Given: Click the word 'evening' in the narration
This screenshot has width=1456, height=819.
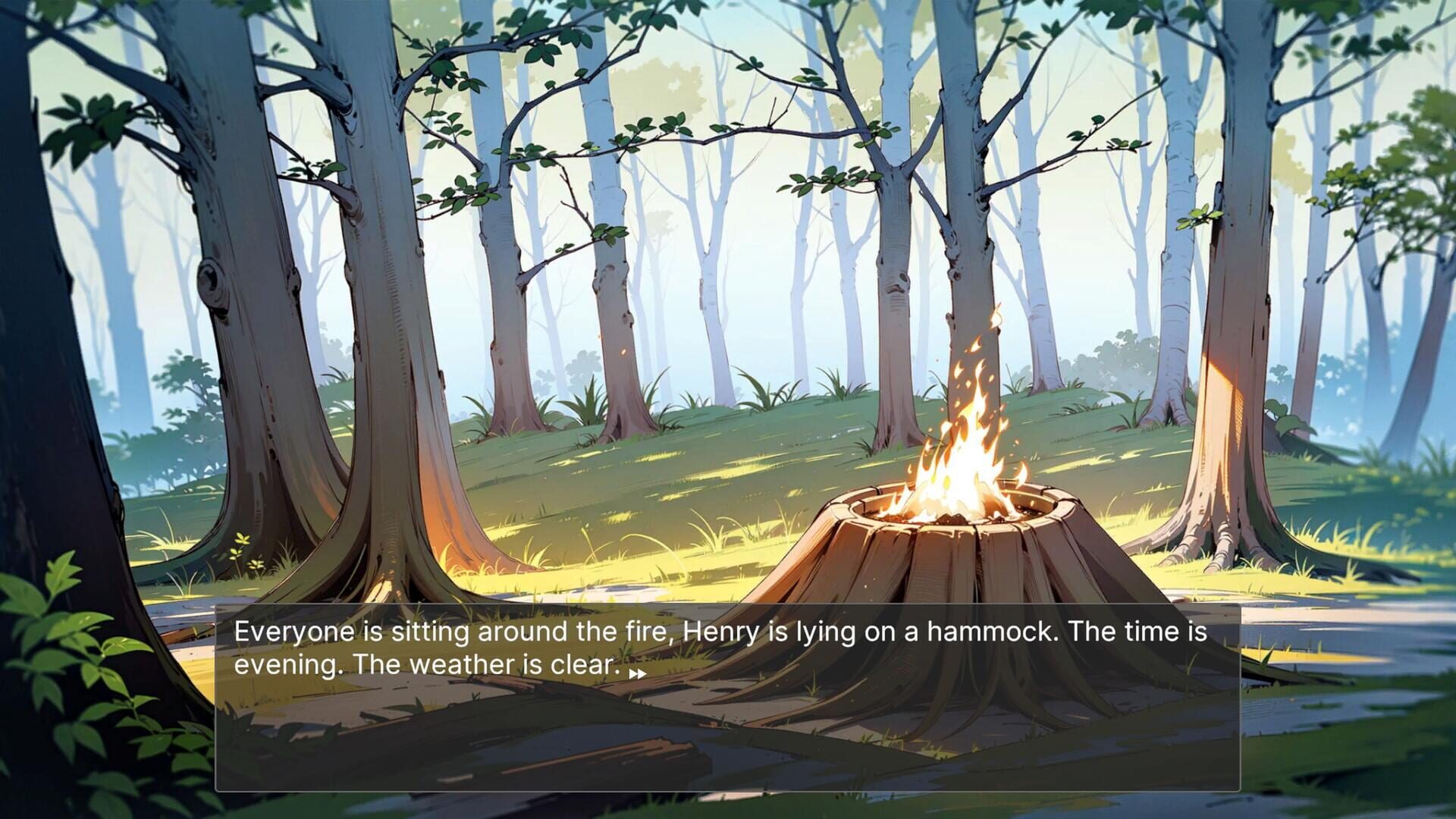Looking at the screenshot, I should pyautogui.click(x=286, y=665).
